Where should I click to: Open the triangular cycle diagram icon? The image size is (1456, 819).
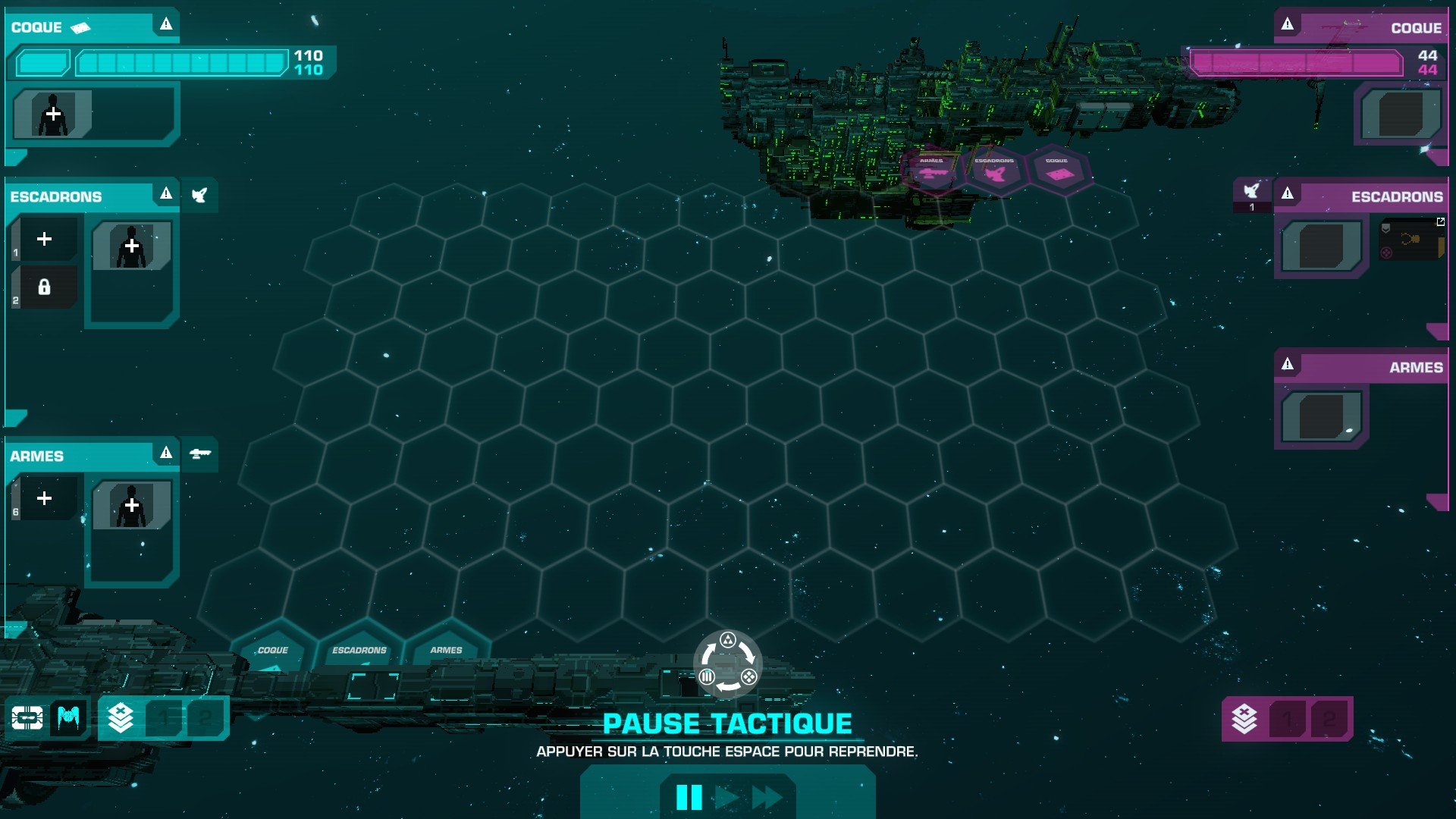click(728, 664)
